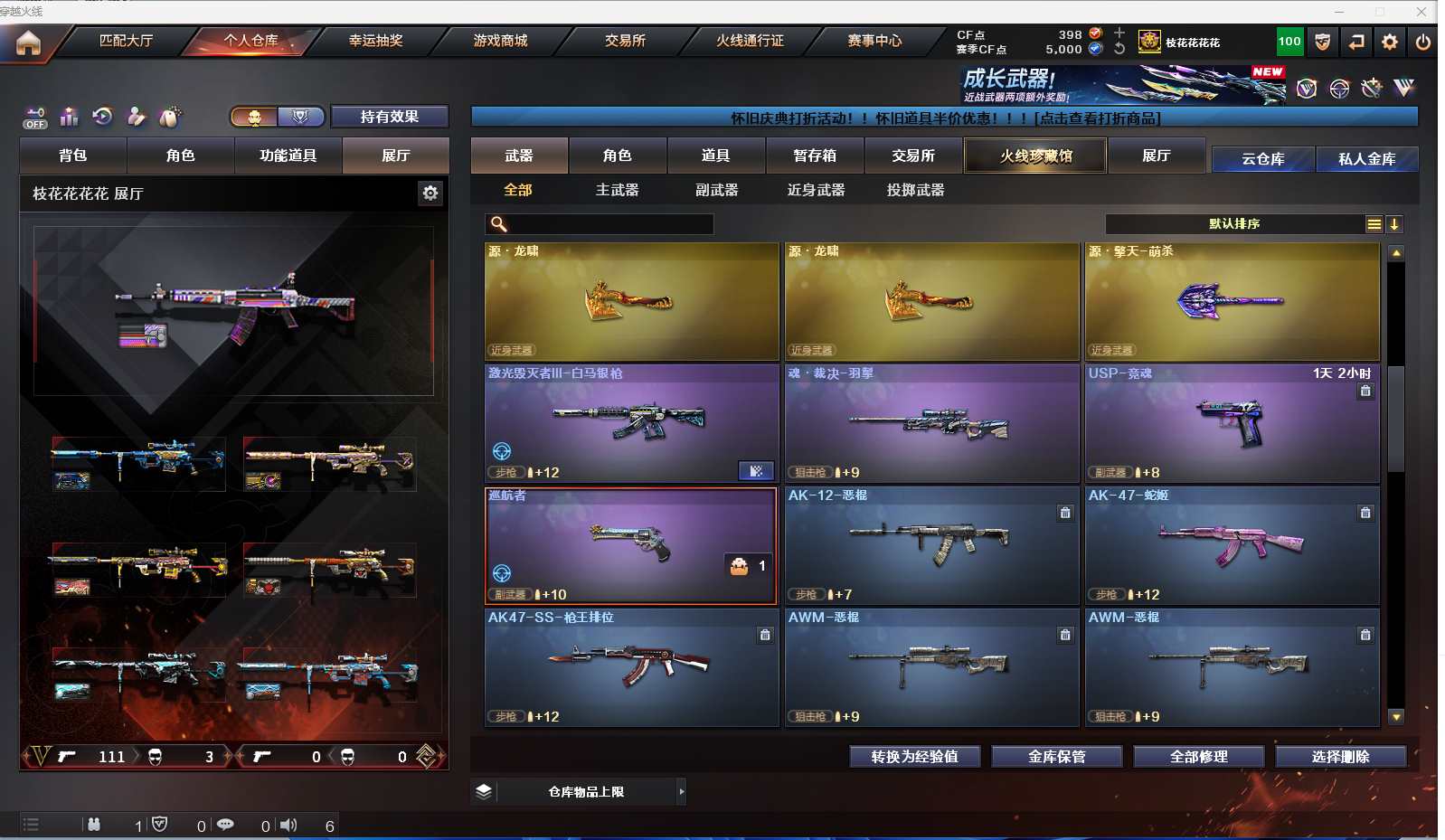Open the 匹配大厅 lobby menu
This screenshot has height=840, width=1445.
(126, 41)
